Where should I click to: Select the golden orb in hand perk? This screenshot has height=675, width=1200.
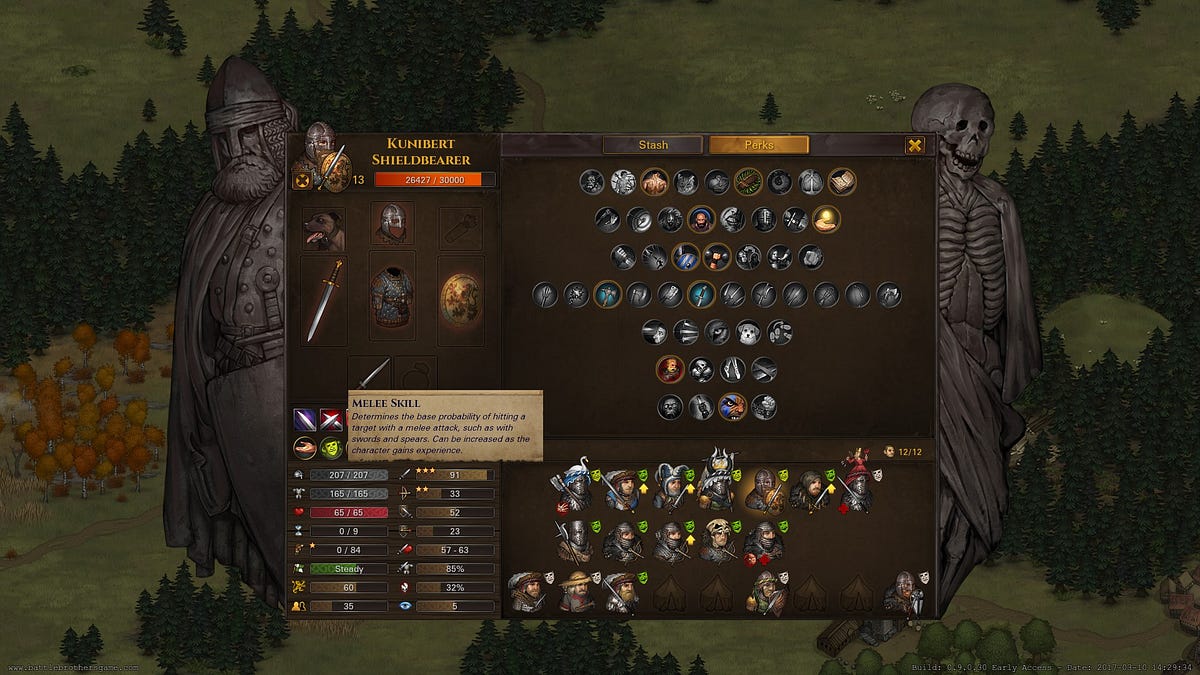point(826,219)
